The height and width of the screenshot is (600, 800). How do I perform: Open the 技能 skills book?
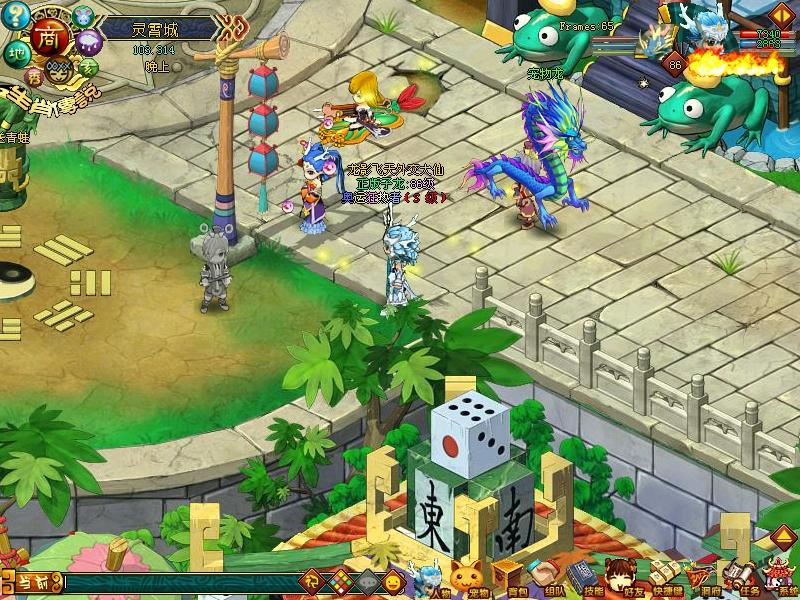[581, 578]
